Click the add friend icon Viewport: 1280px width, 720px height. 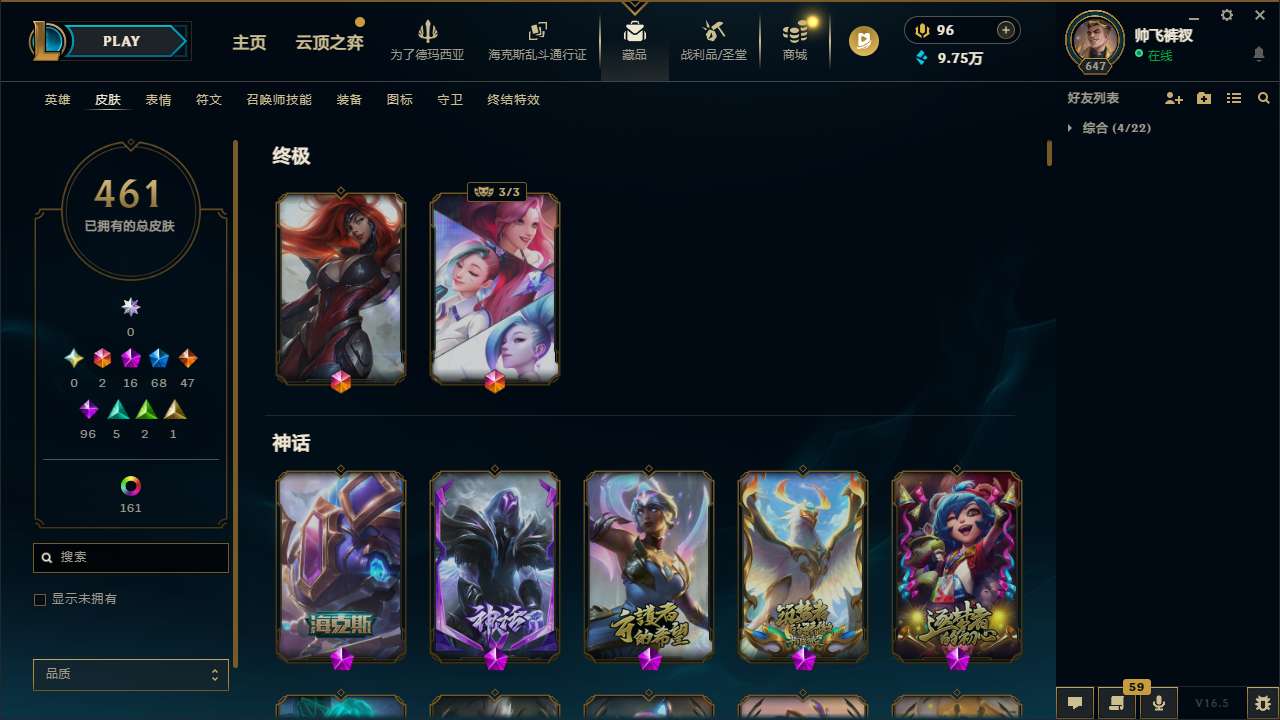pos(1173,97)
